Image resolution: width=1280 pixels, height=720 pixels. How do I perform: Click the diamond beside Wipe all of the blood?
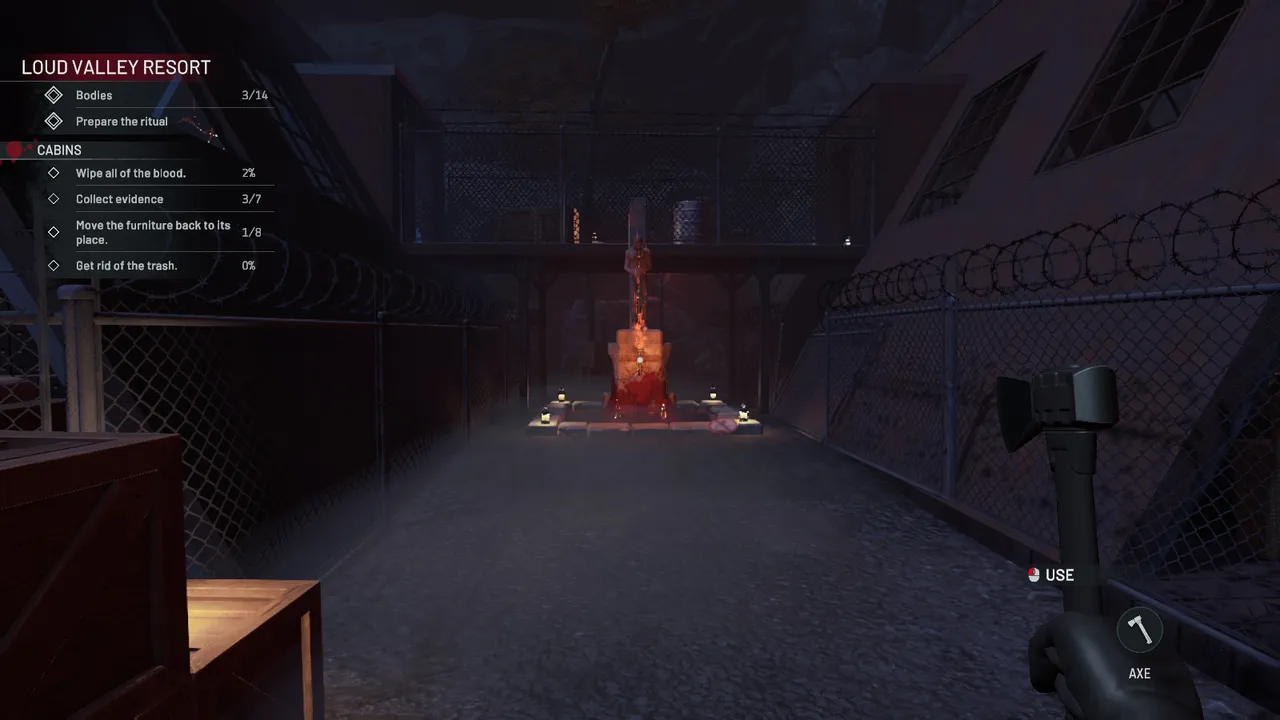[55, 172]
